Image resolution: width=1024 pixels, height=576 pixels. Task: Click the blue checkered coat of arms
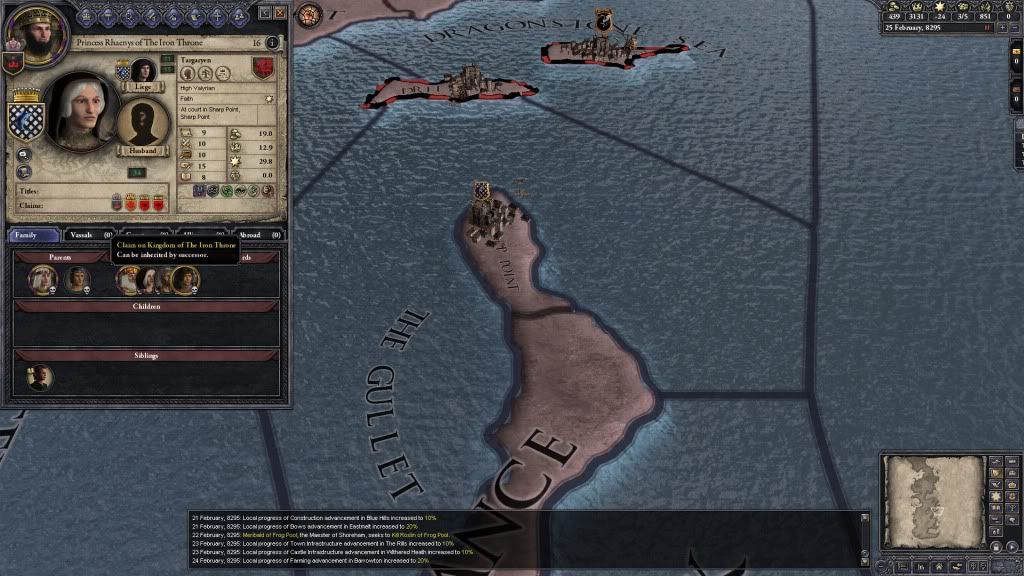24,120
